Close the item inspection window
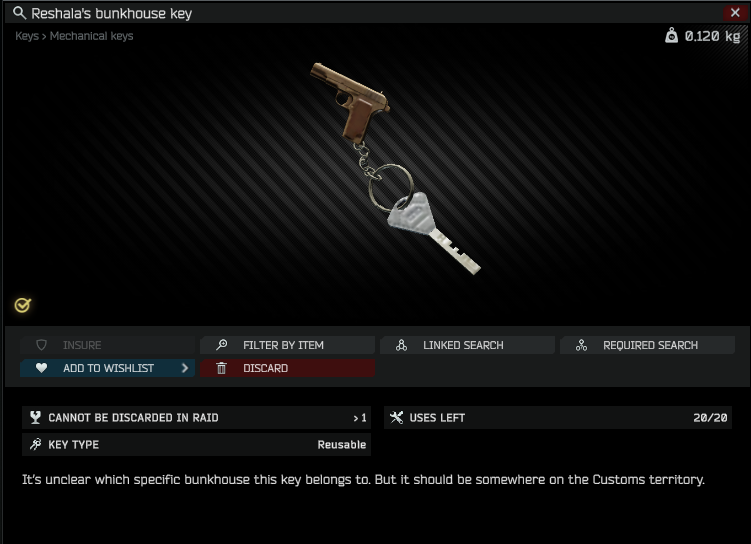751x544 pixels. 736,13
